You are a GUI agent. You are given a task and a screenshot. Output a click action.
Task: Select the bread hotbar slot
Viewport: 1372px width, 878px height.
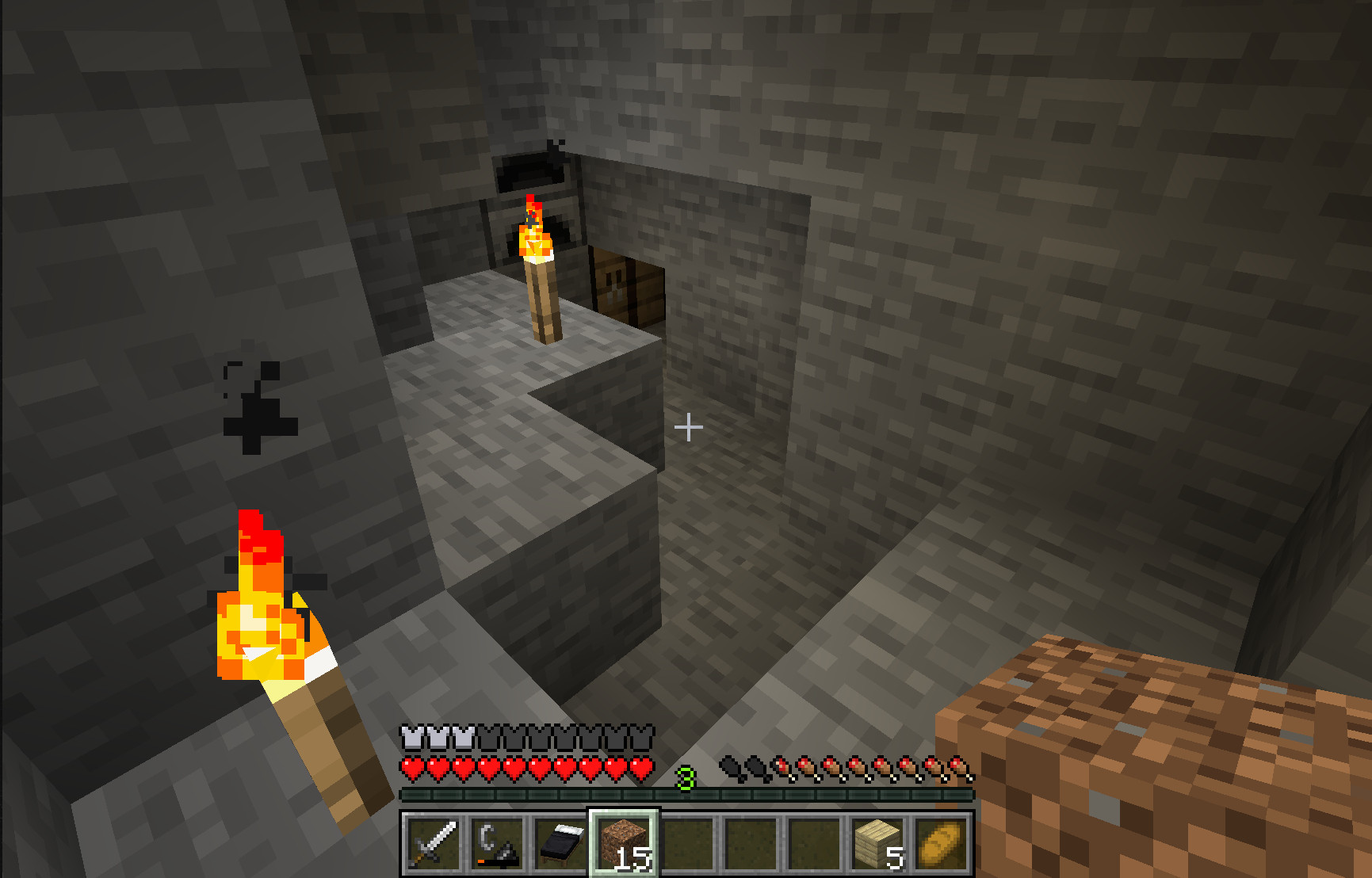click(941, 843)
